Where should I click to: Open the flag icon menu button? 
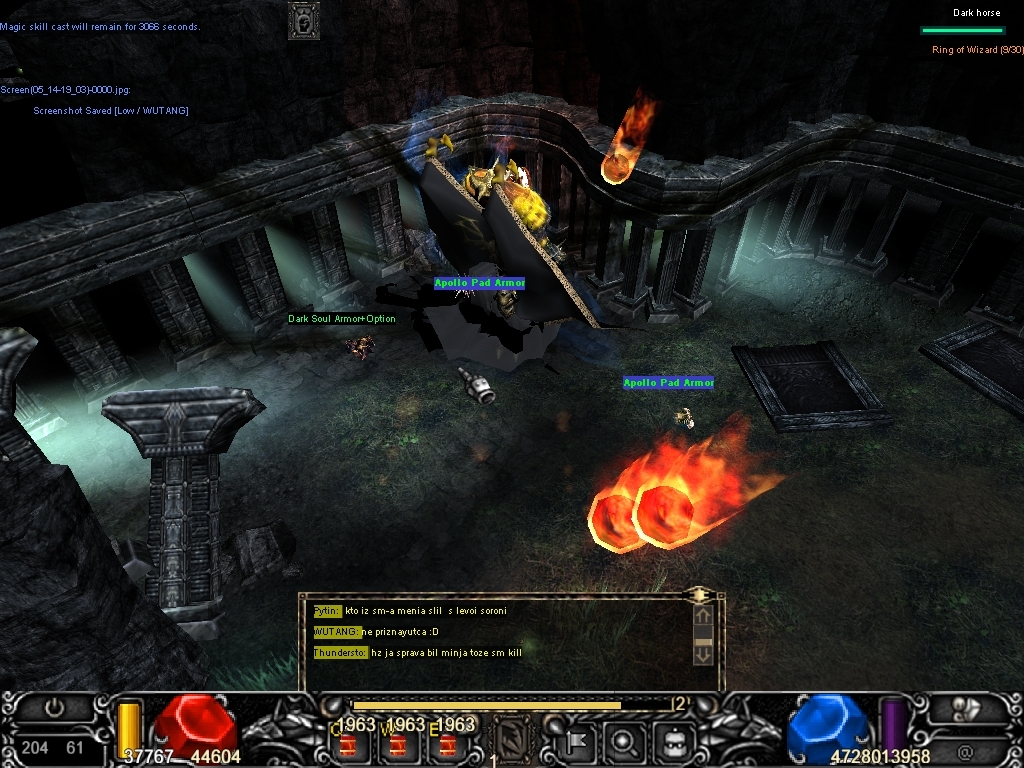576,743
